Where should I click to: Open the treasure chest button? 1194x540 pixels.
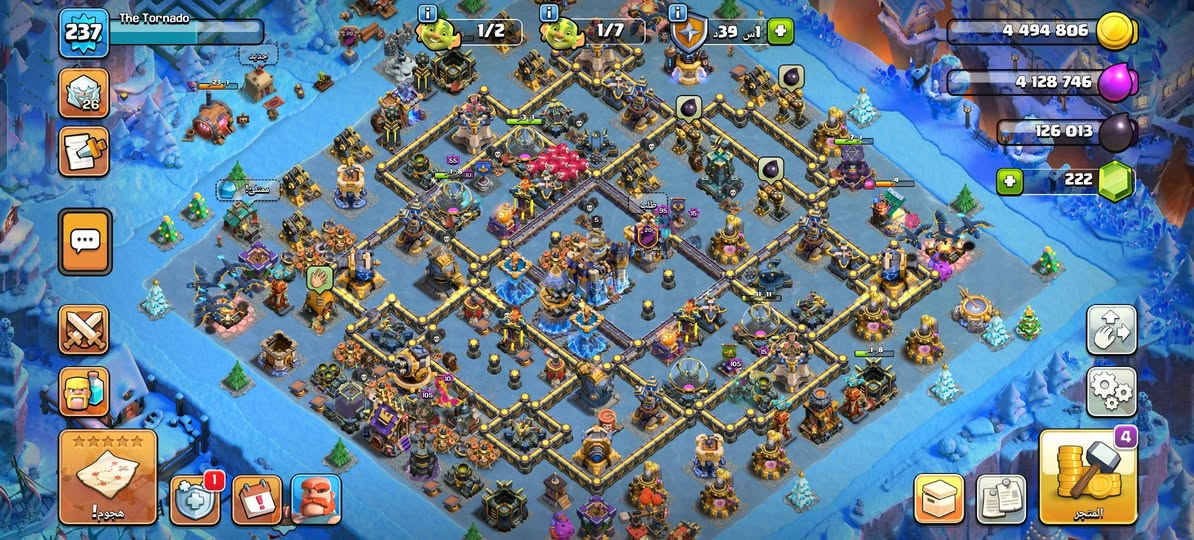coord(939,499)
